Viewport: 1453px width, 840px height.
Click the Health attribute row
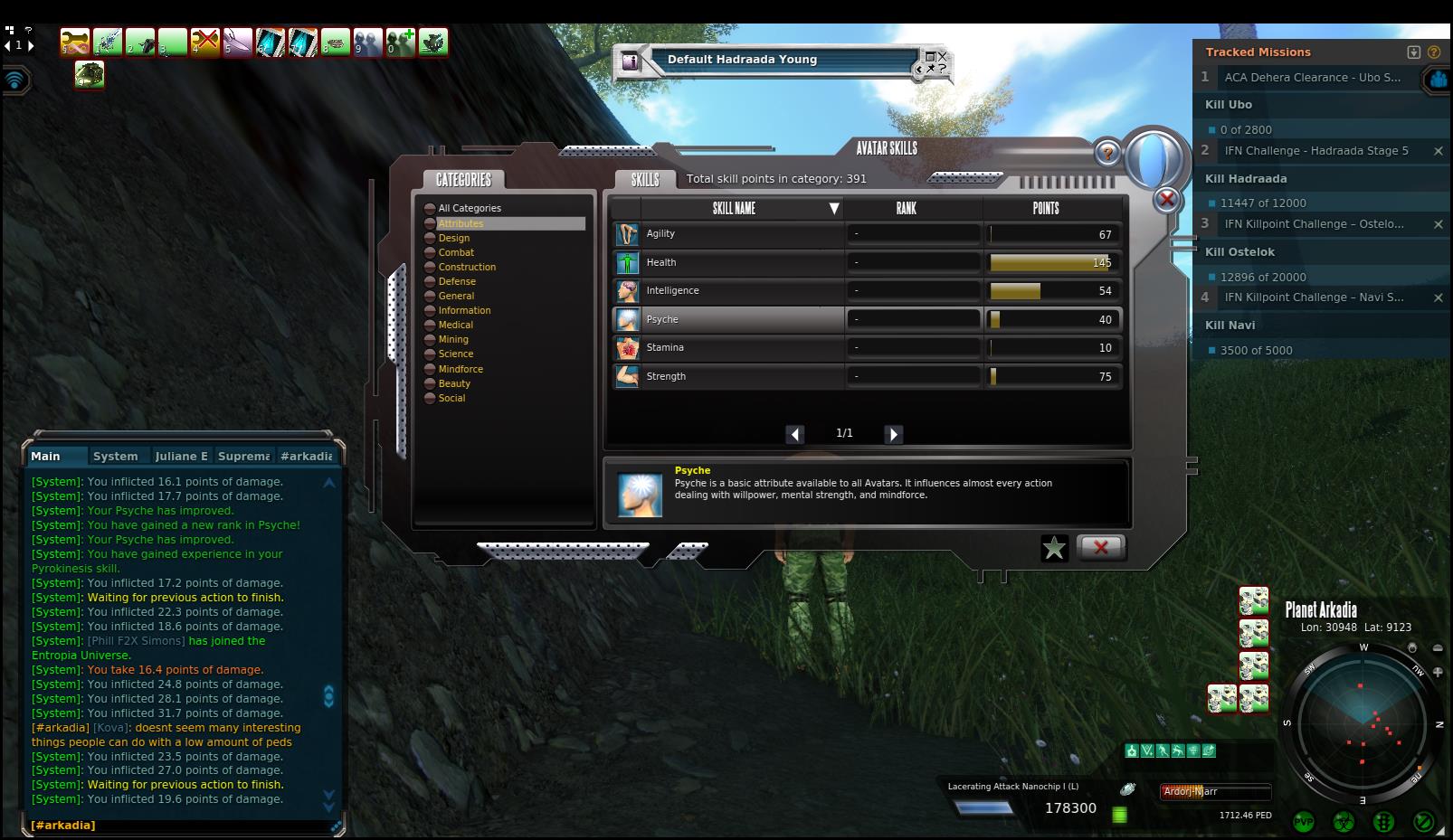(x=728, y=262)
